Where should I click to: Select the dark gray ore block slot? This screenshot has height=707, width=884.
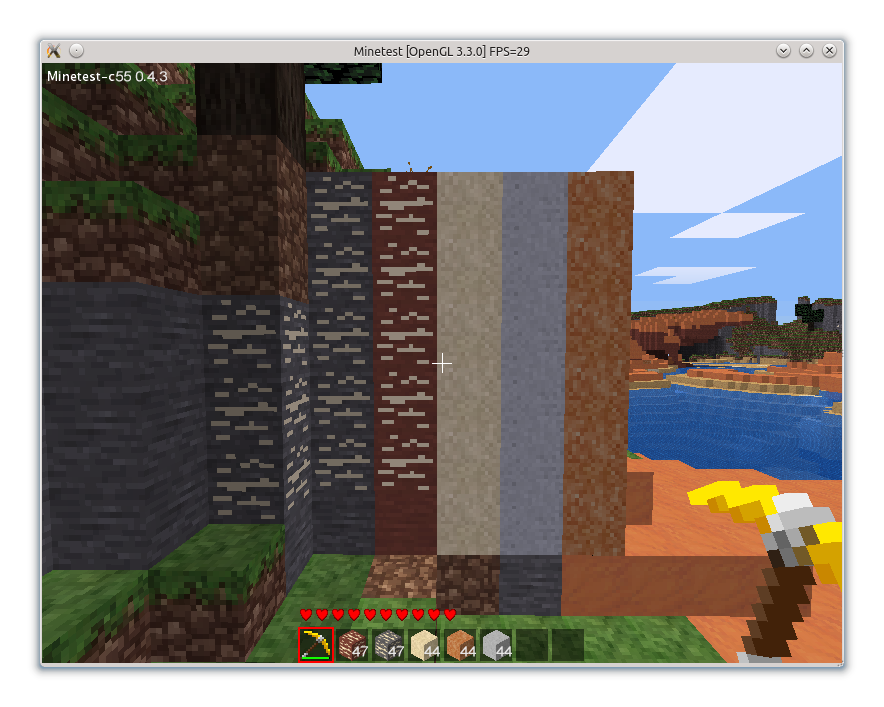[x=388, y=645]
